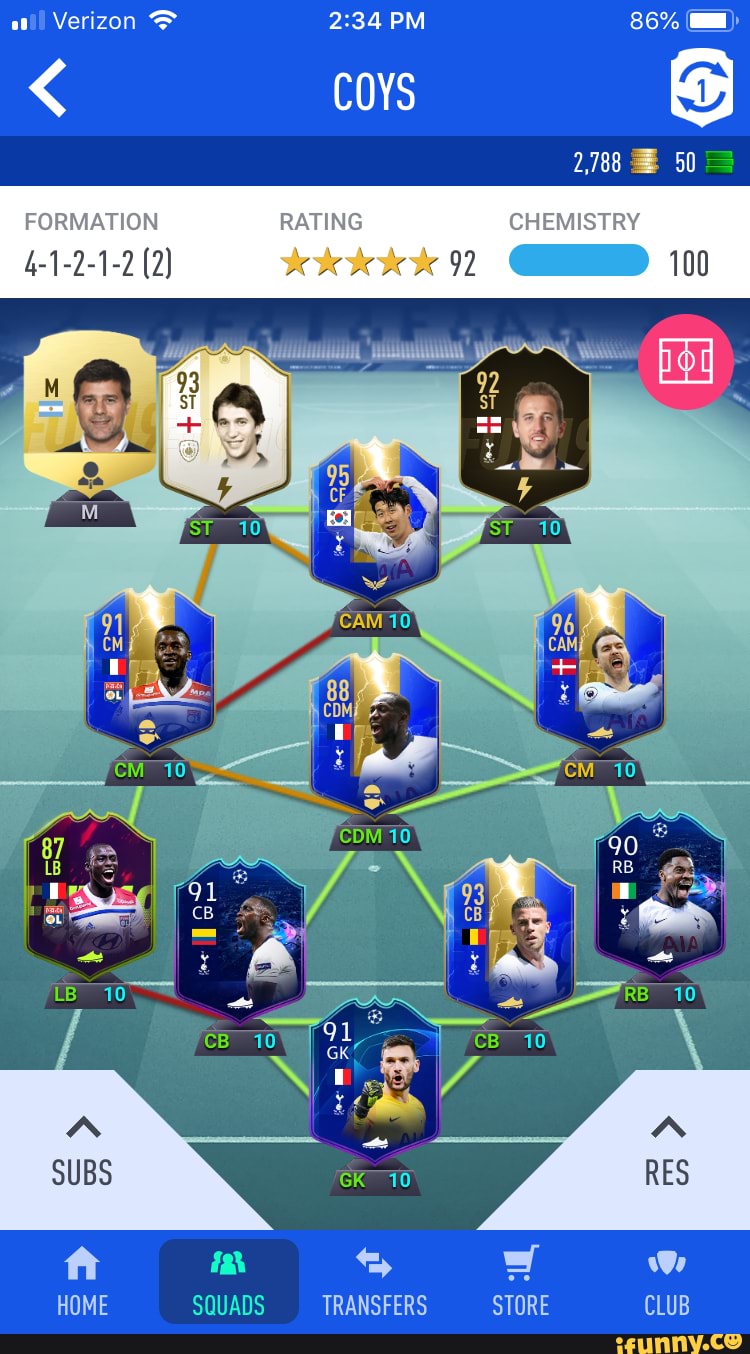This screenshot has height=1354, width=750.
Task: Open the squad switch shield icon
Action: click(x=700, y=90)
